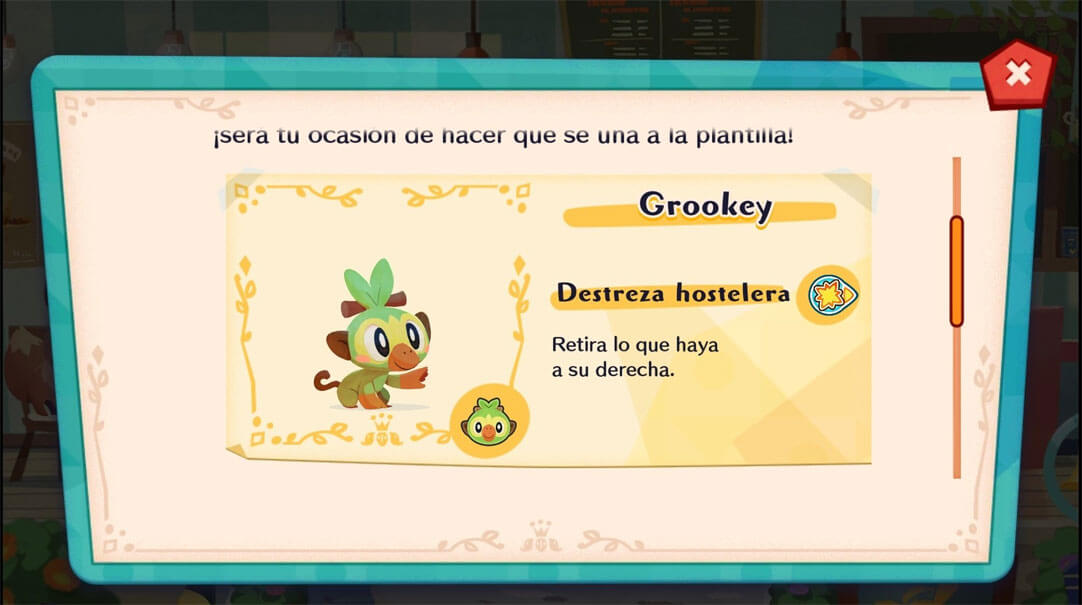Click the orange scrollbar handle

coord(956,271)
